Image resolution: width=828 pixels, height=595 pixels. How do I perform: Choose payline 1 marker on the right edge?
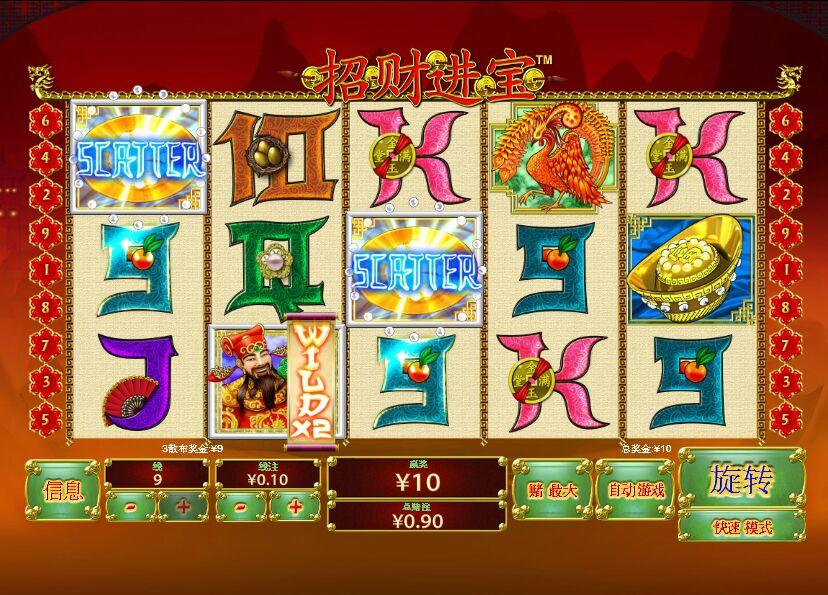click(785, 269)
